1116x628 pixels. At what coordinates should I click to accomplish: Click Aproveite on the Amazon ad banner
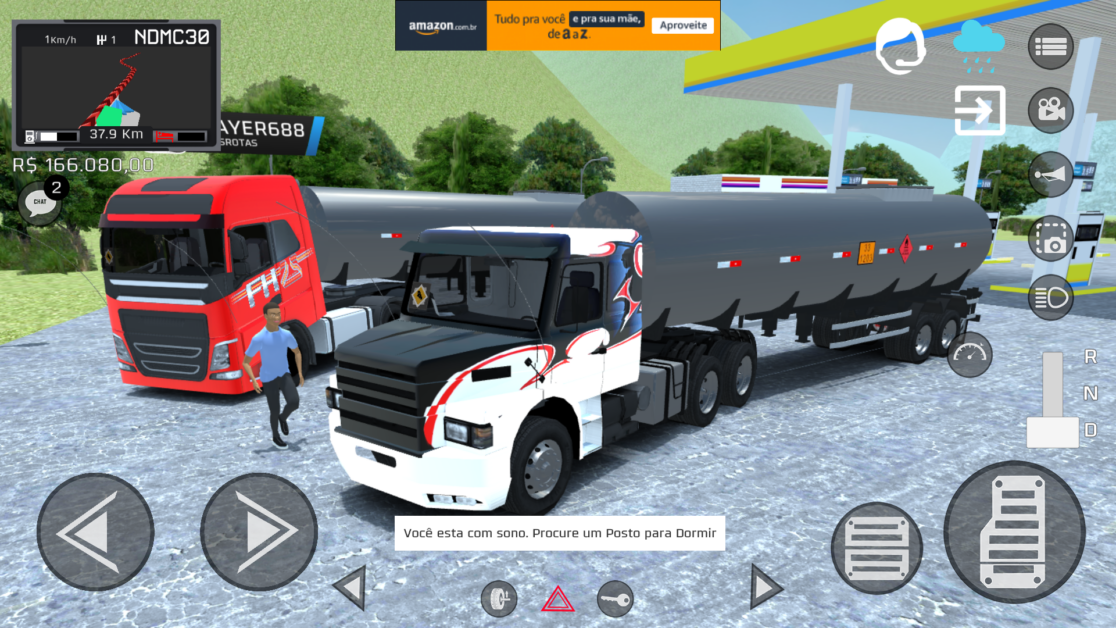click(x=685, y=25)
